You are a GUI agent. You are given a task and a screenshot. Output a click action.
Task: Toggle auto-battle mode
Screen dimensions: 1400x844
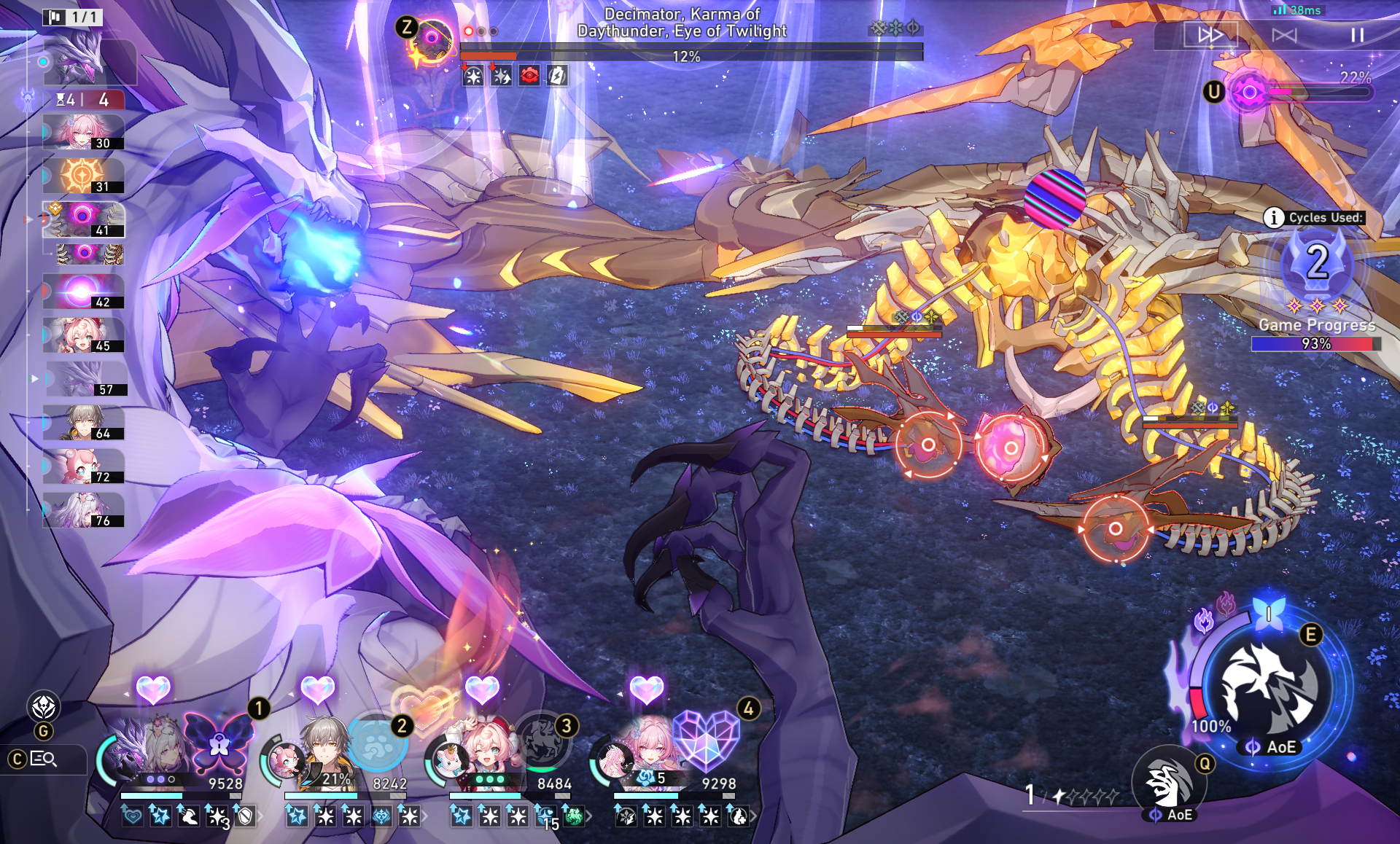point(1284,35)
